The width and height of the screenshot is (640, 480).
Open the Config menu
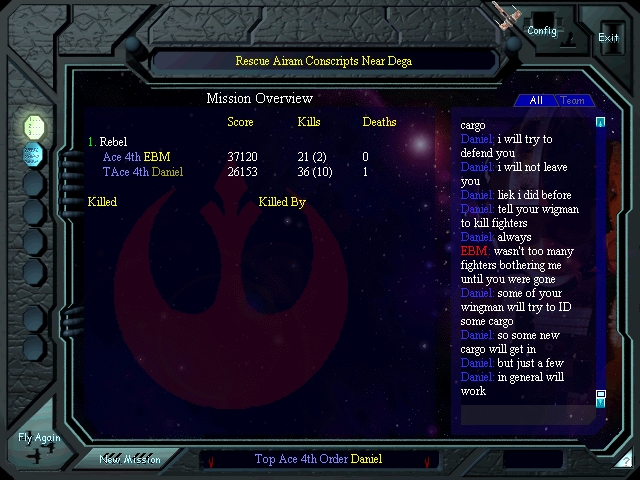point(542,30)
